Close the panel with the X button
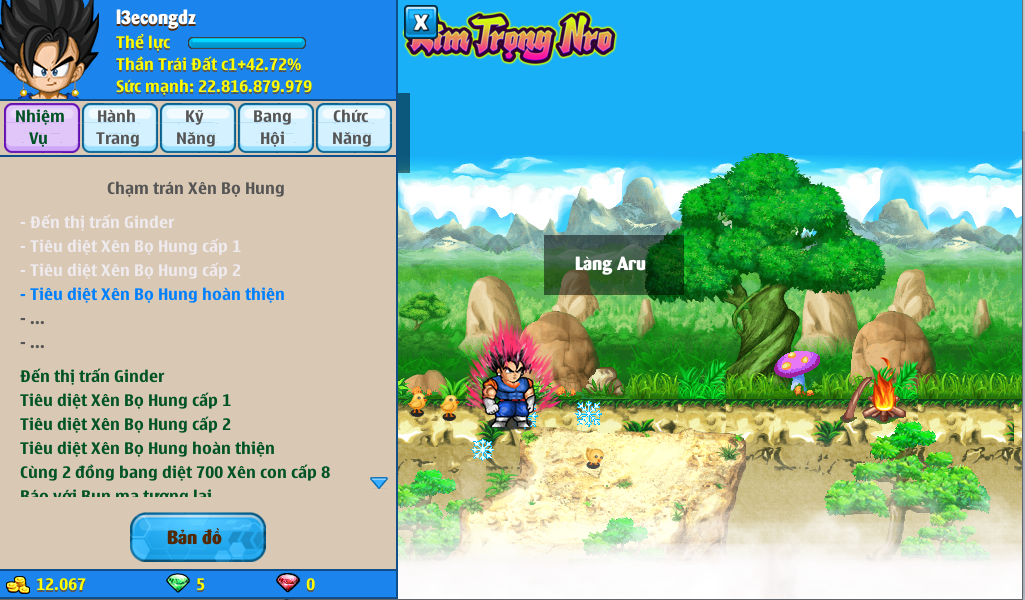Image resolution: width=1025 pixels, height=600 pixels. (421, 22)
